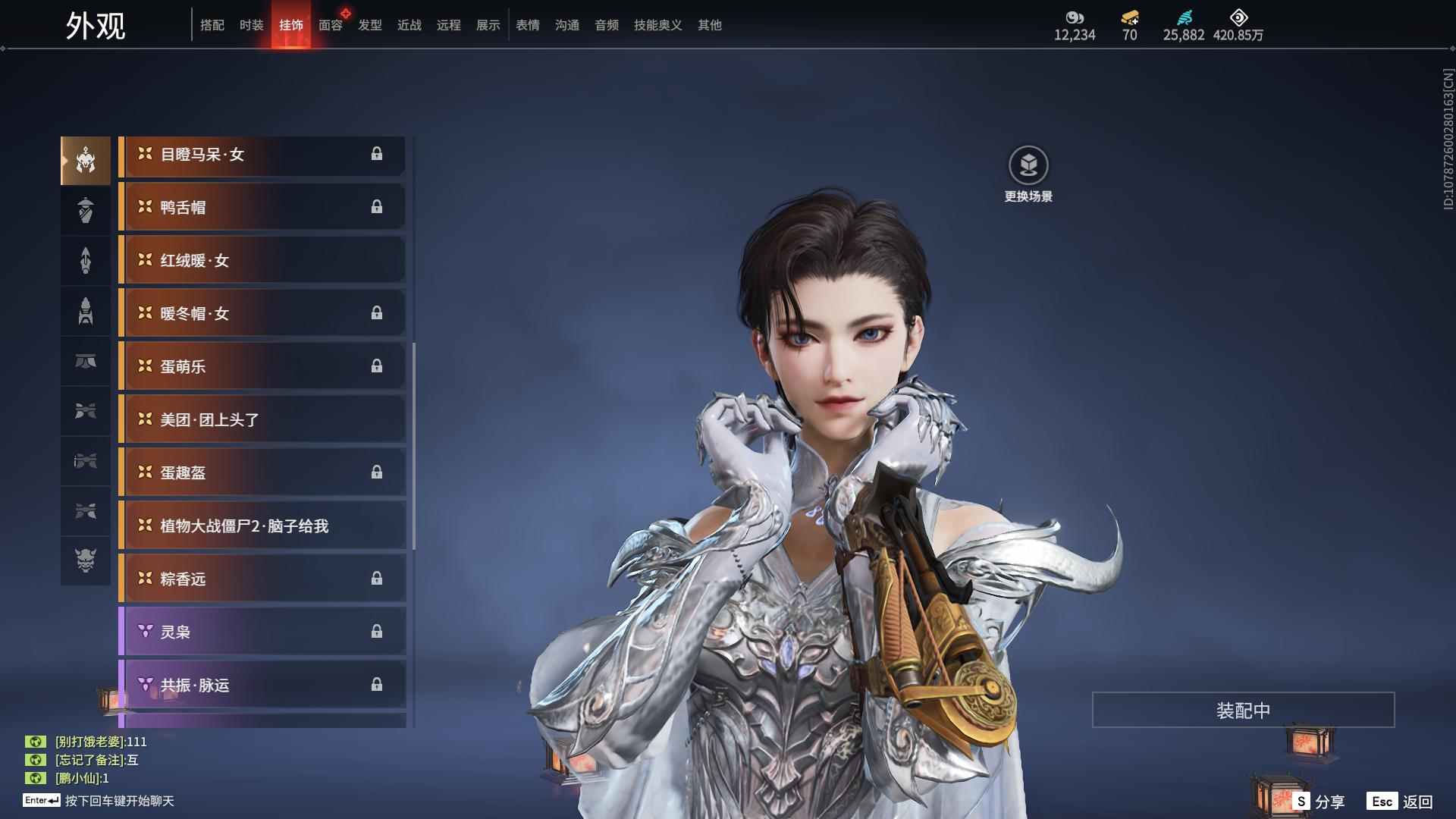Select the 目瞪马呆·女 accessory
This screenshot has width=1456, height=819.
click(x=262, y=155)
